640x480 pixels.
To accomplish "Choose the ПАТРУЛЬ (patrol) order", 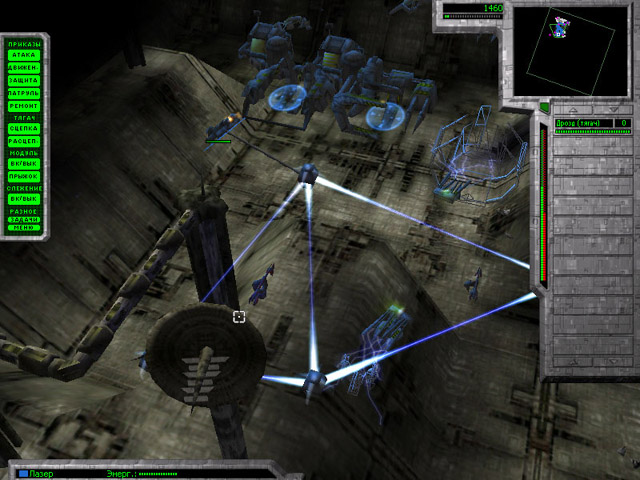I will (22, 91).
